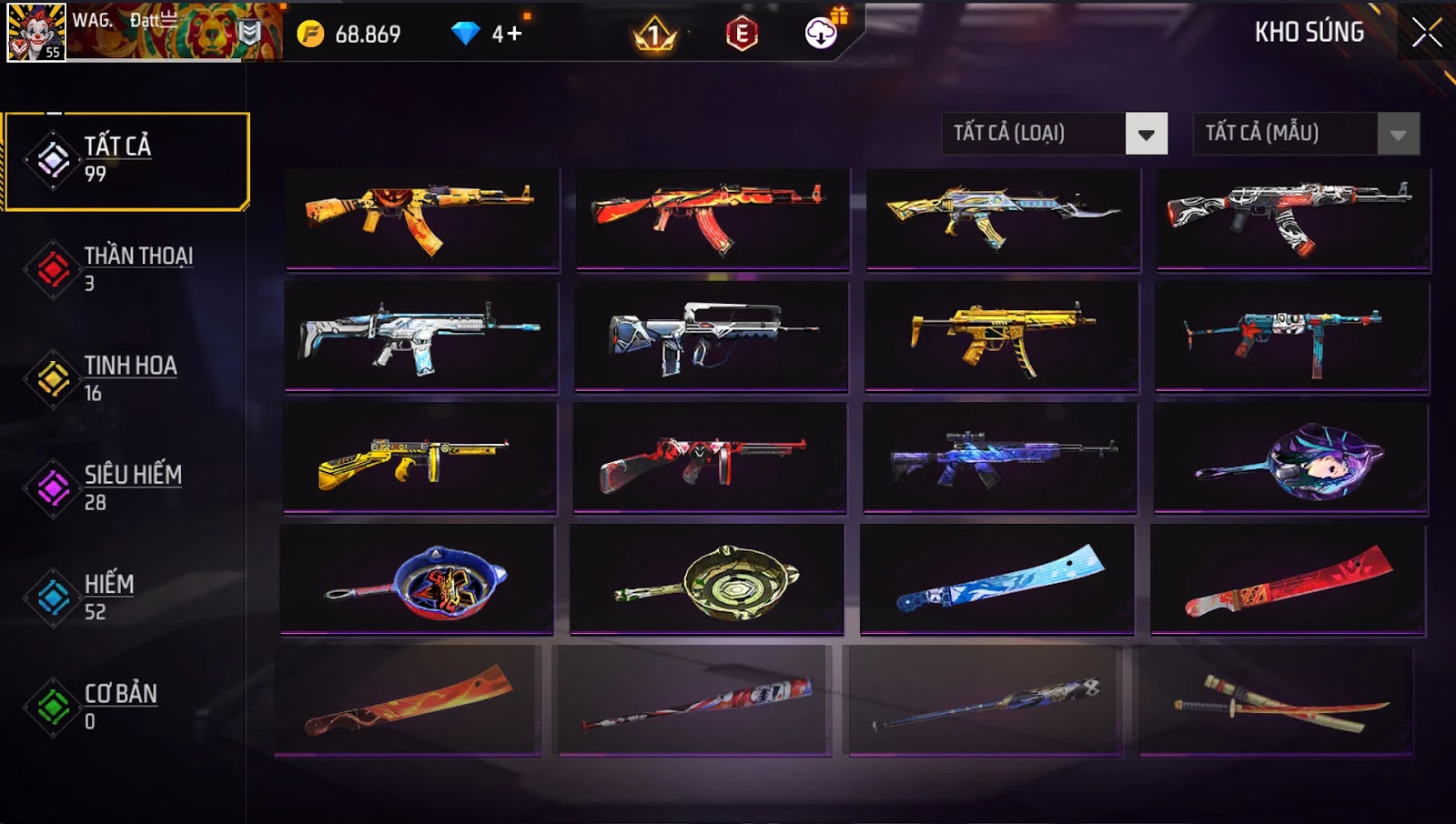Image resolution: width=1456 pixels, height=824 pixels.
Task: Select the golden MP5 submachine gun skin
Action: coord(1001,336)
